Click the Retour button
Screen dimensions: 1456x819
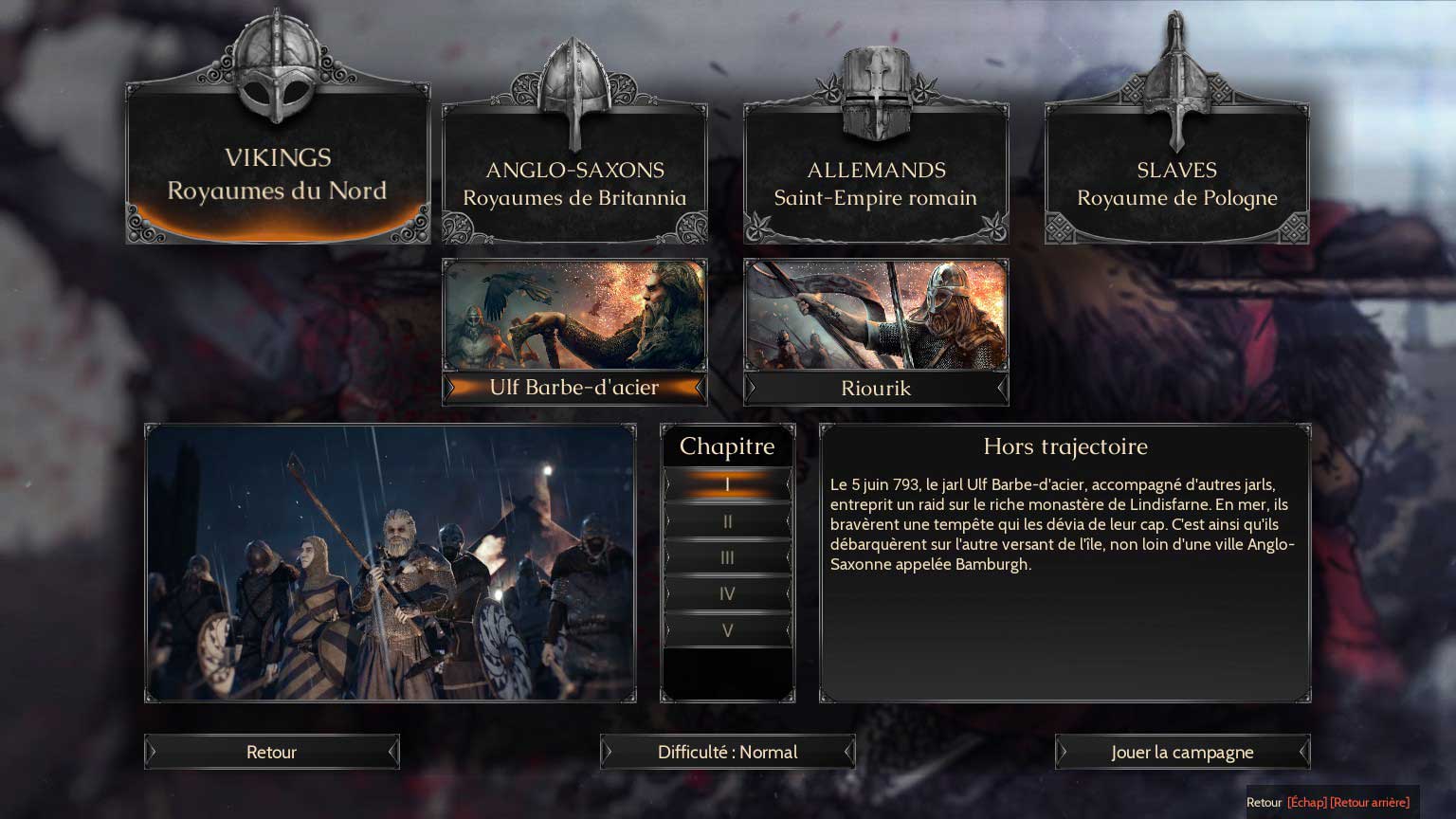pos(271,752)
